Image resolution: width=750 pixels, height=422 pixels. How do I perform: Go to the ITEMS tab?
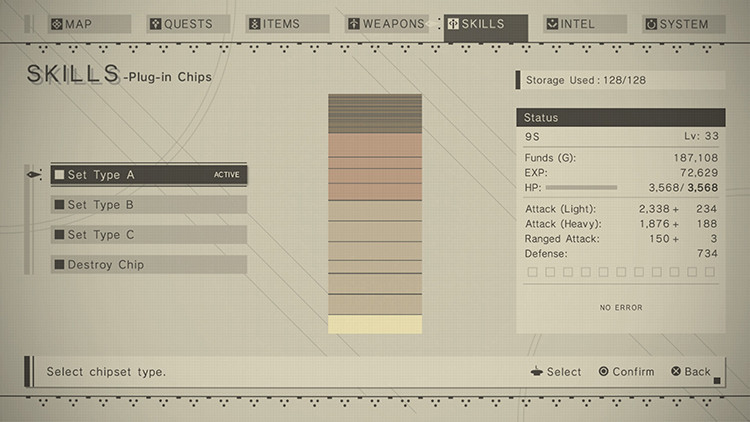click(x=285, y=24)
